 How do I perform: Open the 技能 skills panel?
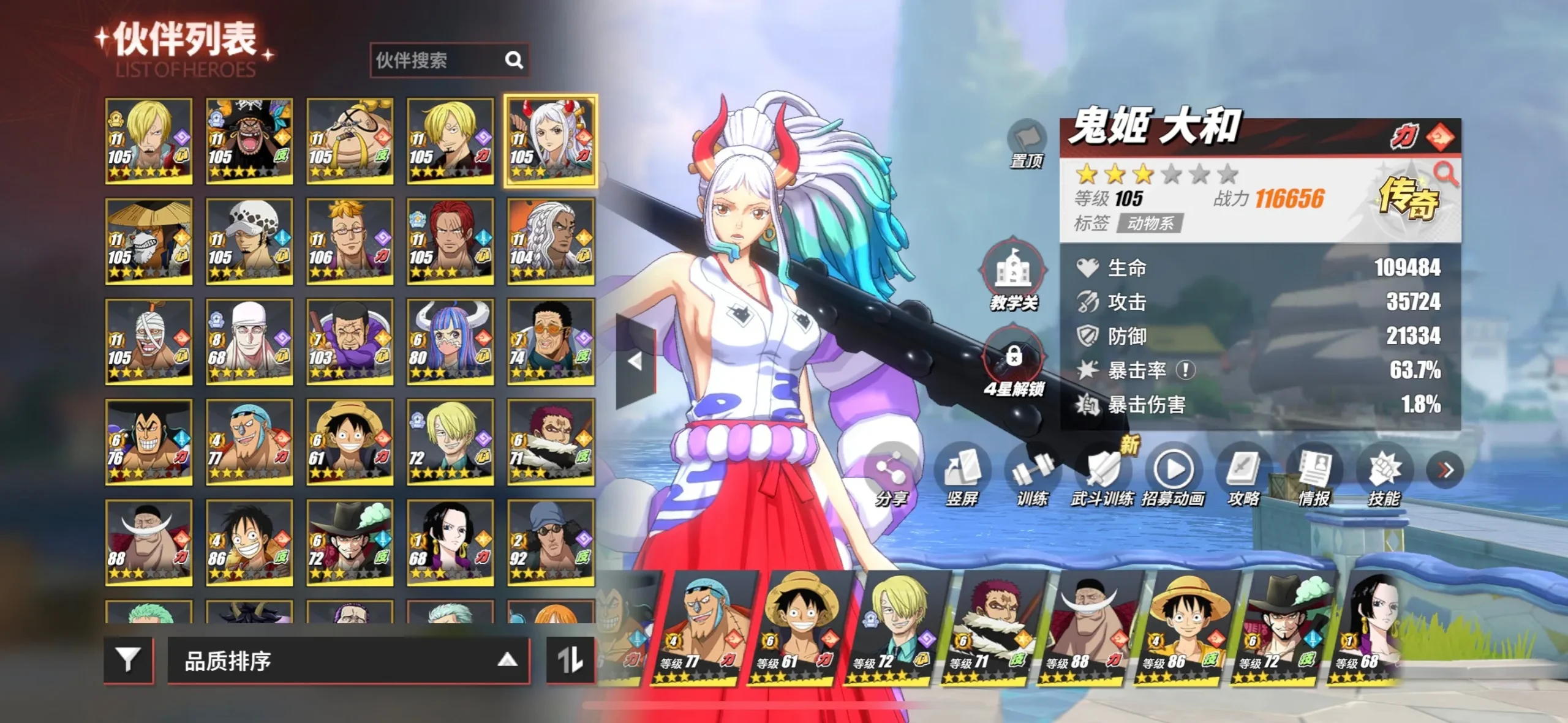1384,474
